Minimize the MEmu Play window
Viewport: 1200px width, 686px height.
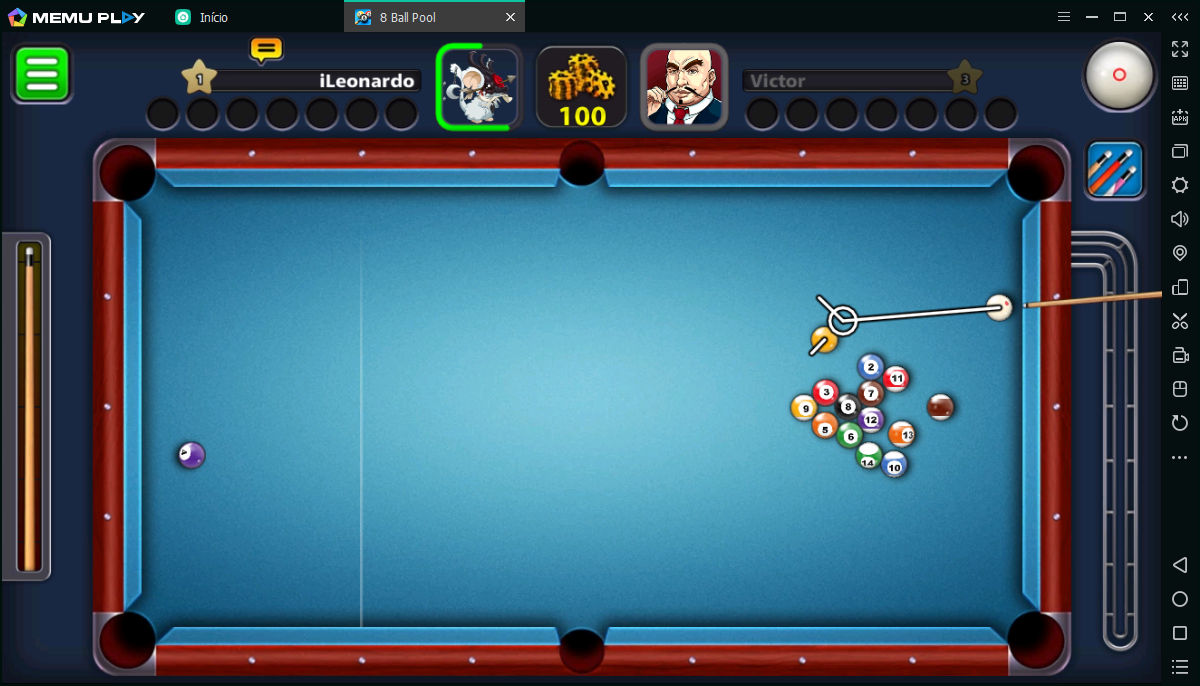1092,17
